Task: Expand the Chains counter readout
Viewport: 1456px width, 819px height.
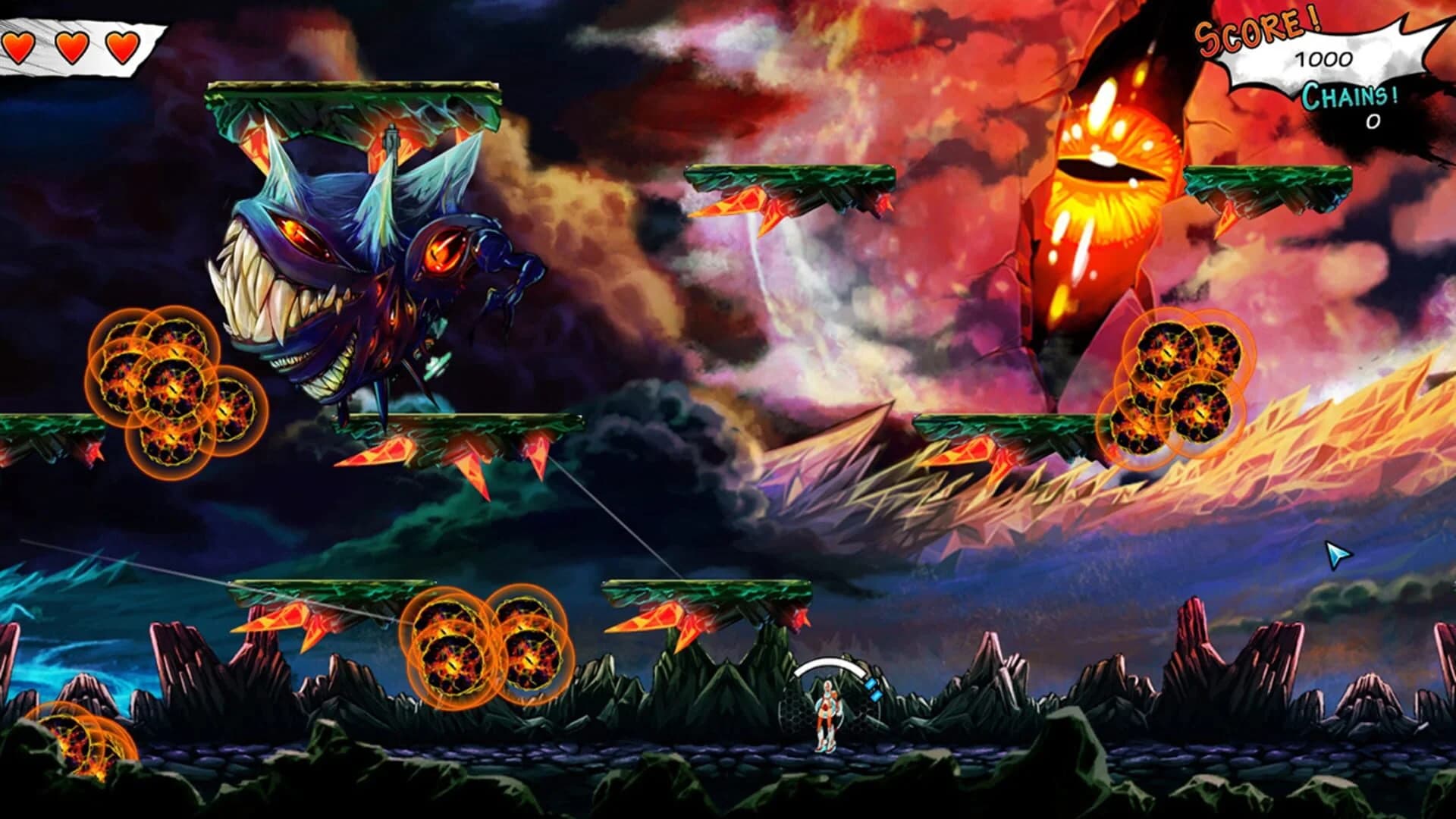Action: (x=1371, y=121)
